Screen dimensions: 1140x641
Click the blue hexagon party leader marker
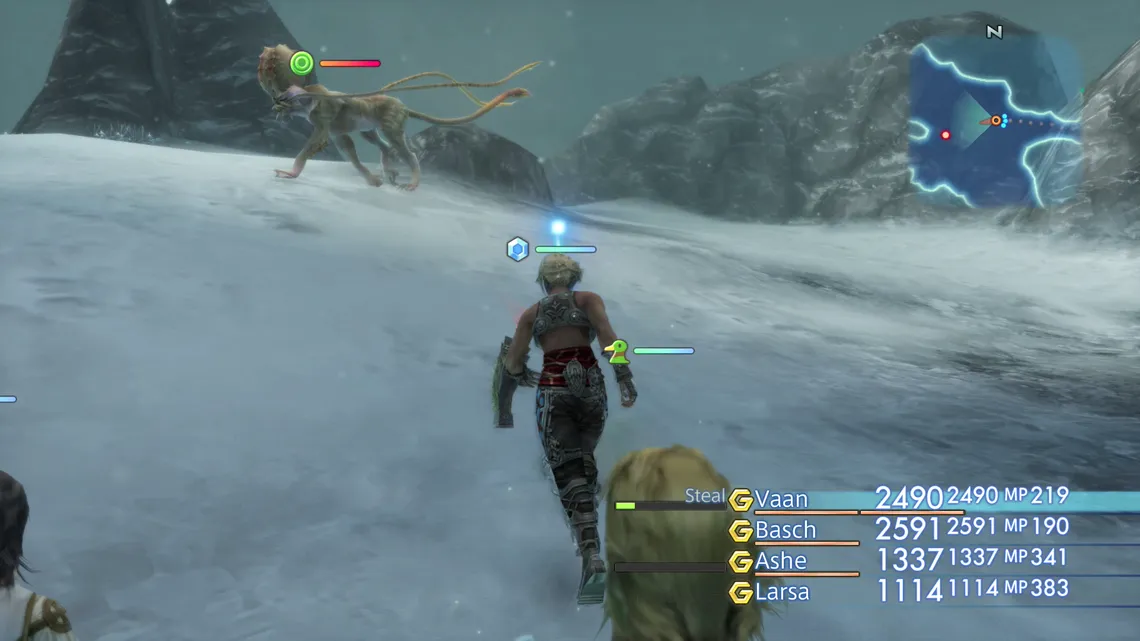click(517, 249)
